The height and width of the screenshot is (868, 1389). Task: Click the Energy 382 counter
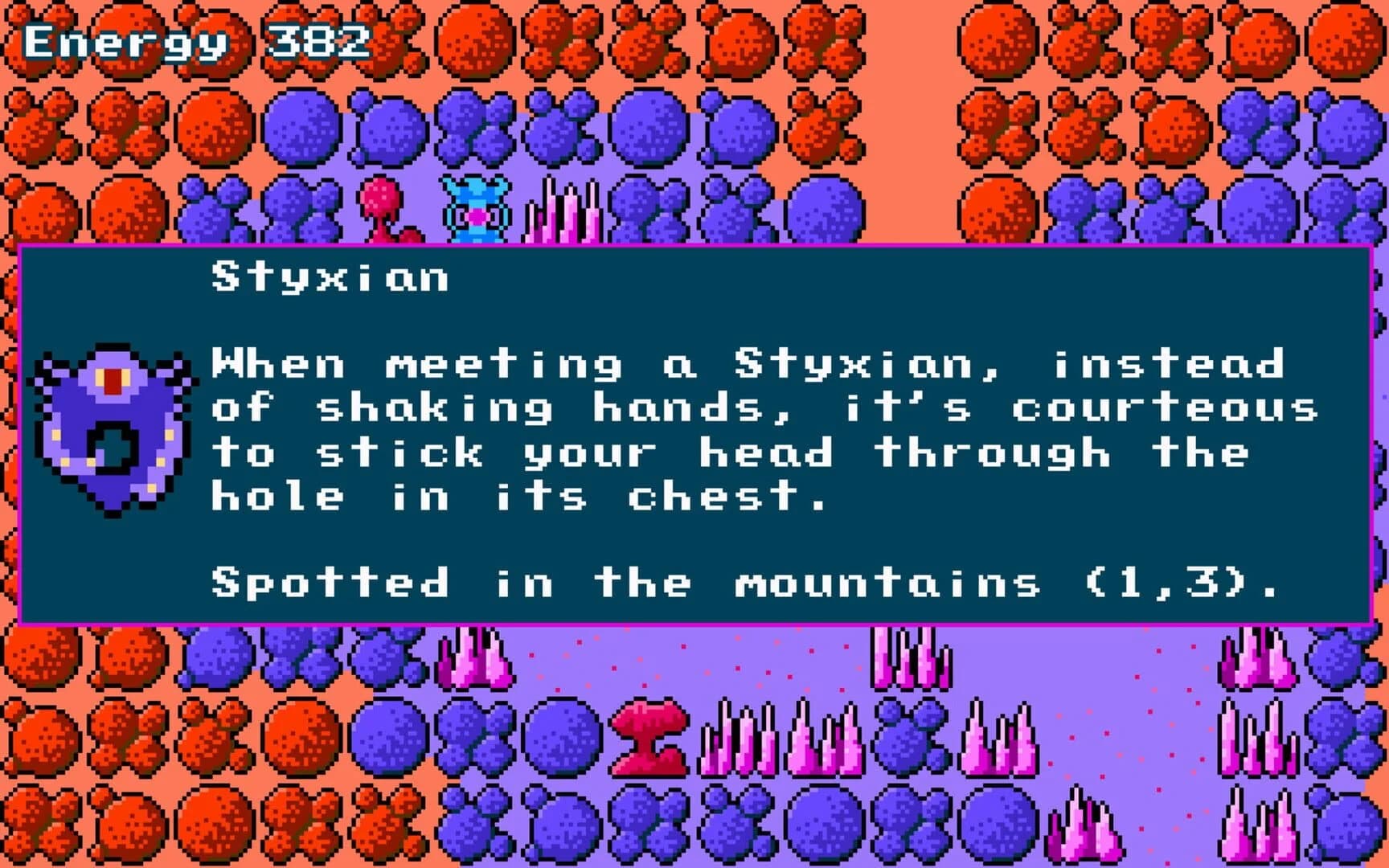pyautogui.click(x=193, y=40)
